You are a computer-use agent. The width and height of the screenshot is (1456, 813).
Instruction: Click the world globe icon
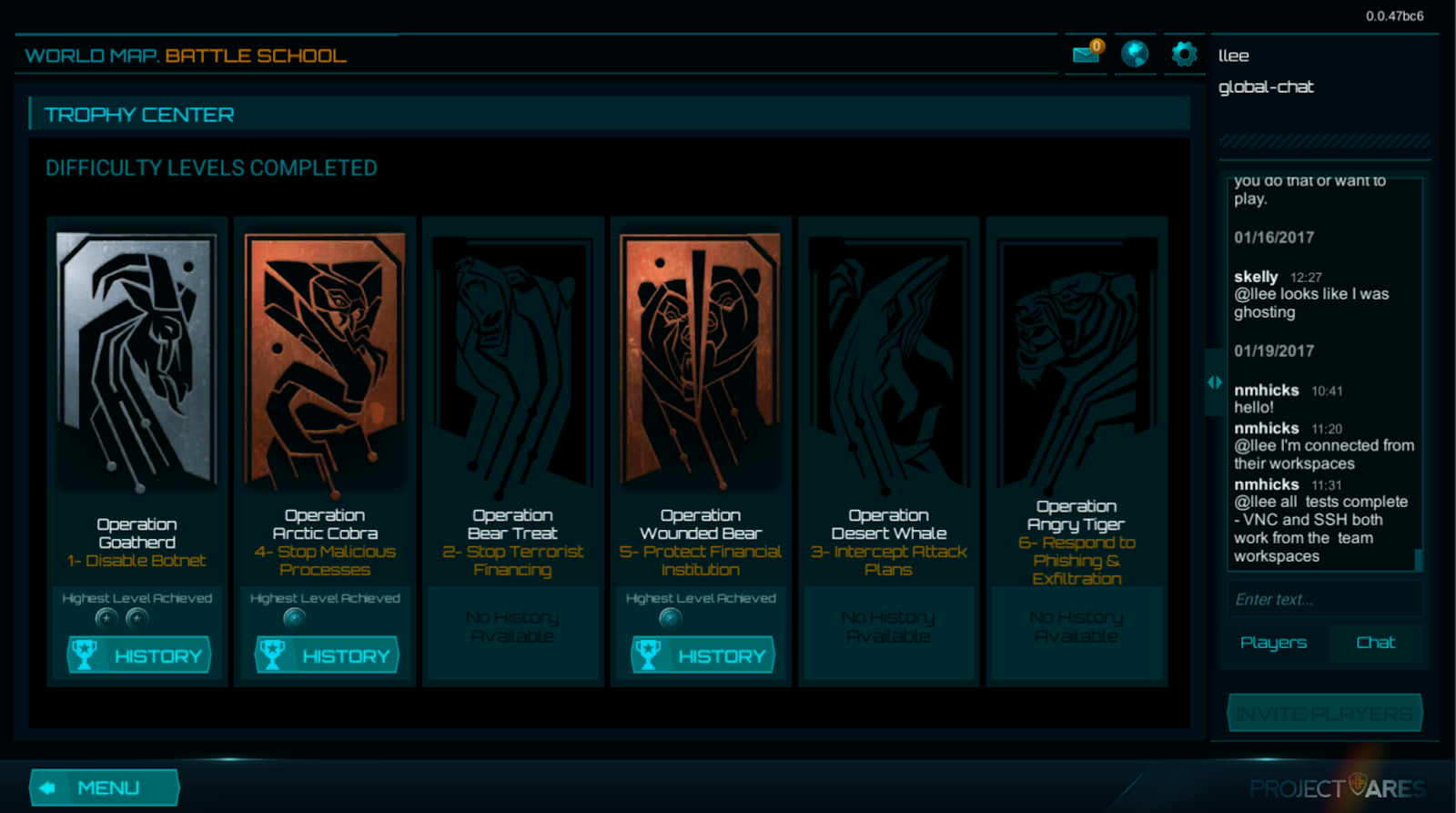coord(1135,54)
